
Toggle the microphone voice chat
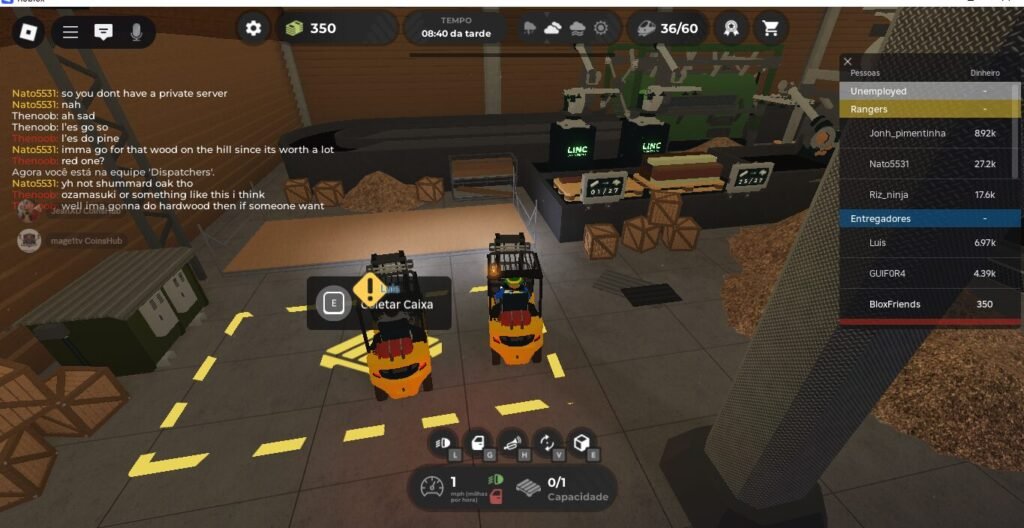136,32
